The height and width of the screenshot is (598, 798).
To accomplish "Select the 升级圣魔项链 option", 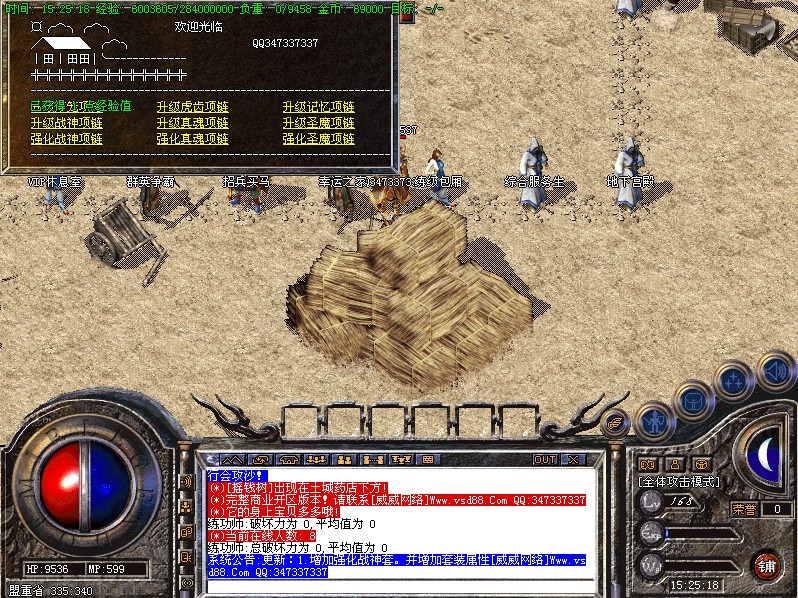I will tap(318, 123).
